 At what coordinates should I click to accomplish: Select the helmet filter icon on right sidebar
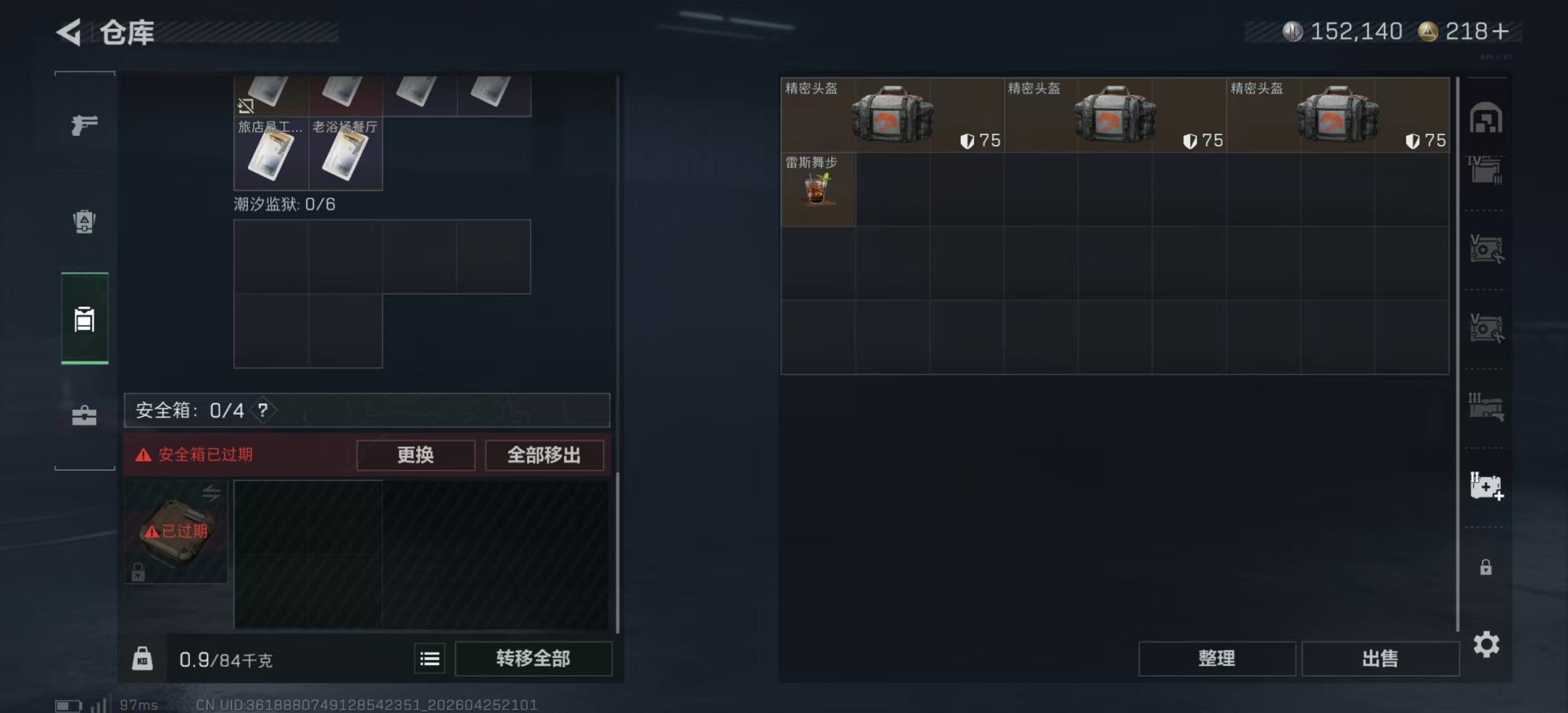[x=1488, y=119]
